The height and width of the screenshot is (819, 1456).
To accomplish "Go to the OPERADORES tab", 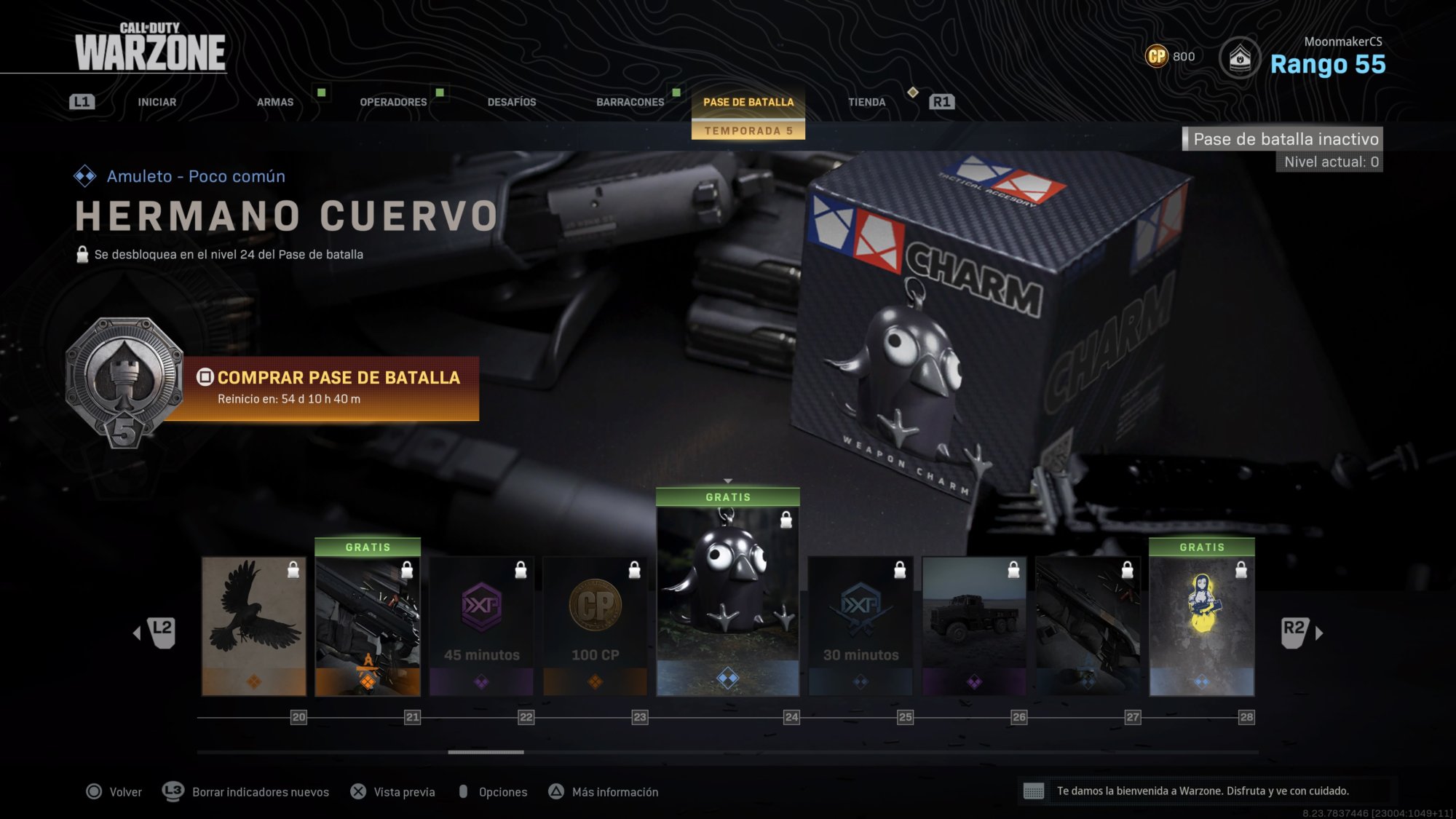I will click(393, 102).
